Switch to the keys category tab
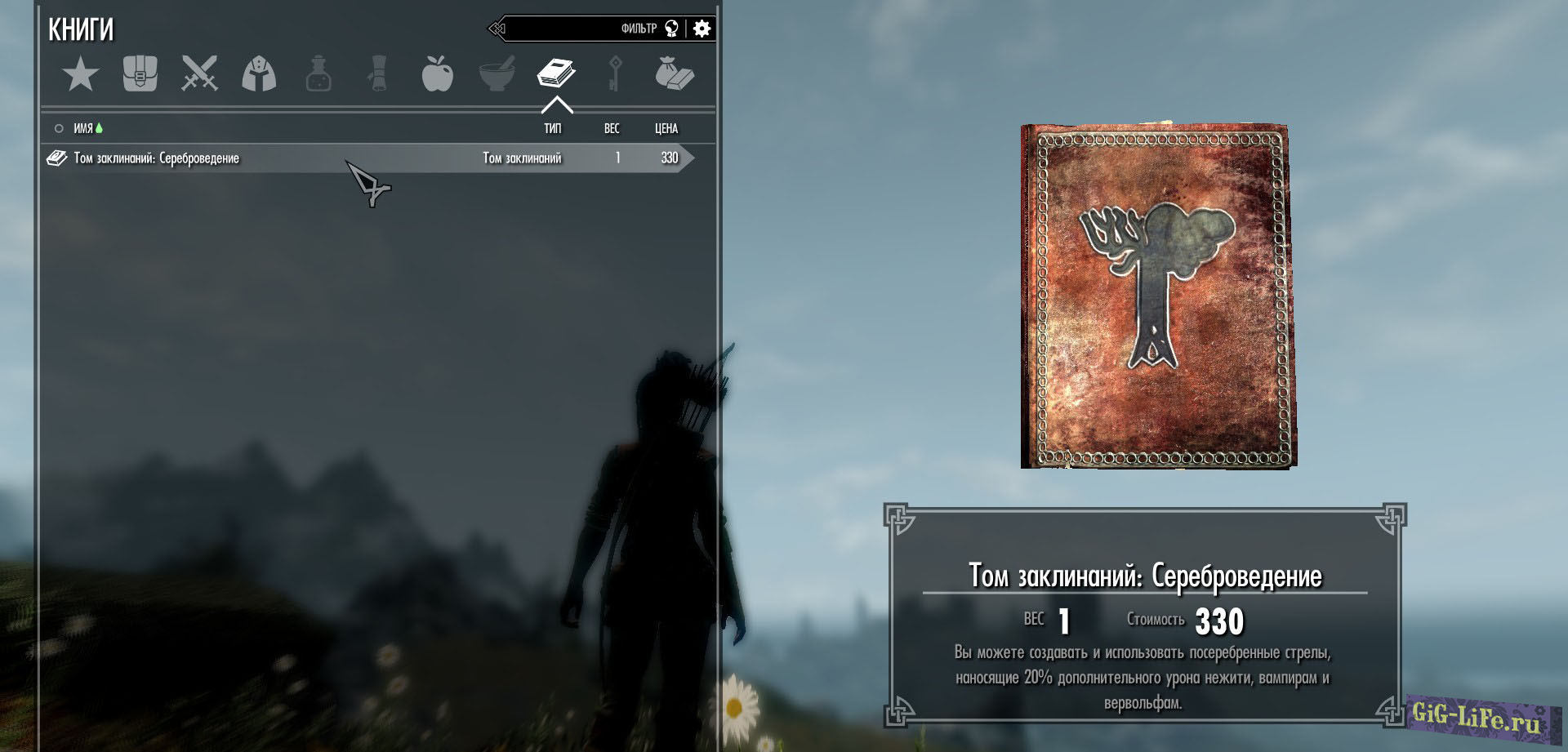Viewport: 1568px width, 752px height. pyautogui.click(x=615, y=74)
